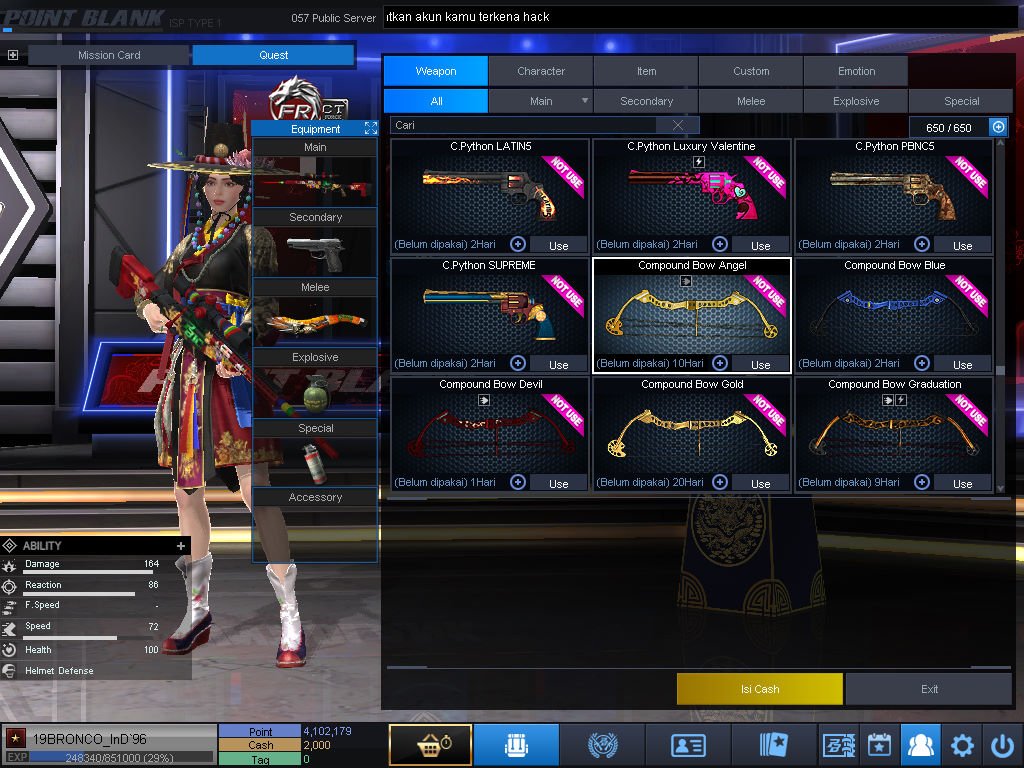1024x768 pixels.
Task: Show Explosive weapons category
Action: click(856, 101)
